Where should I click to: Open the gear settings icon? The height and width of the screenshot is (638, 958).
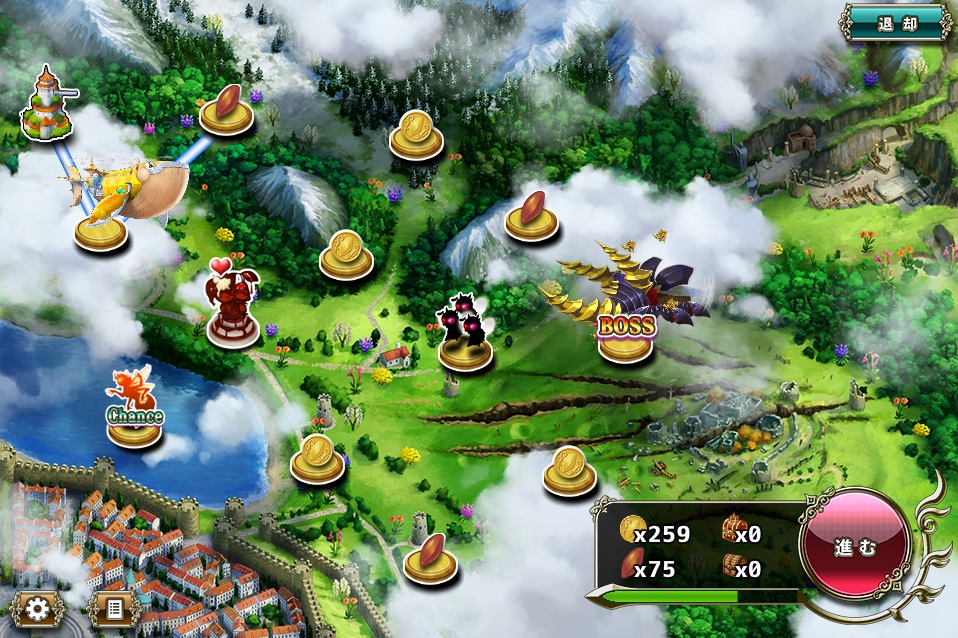[x=39, y=609]
